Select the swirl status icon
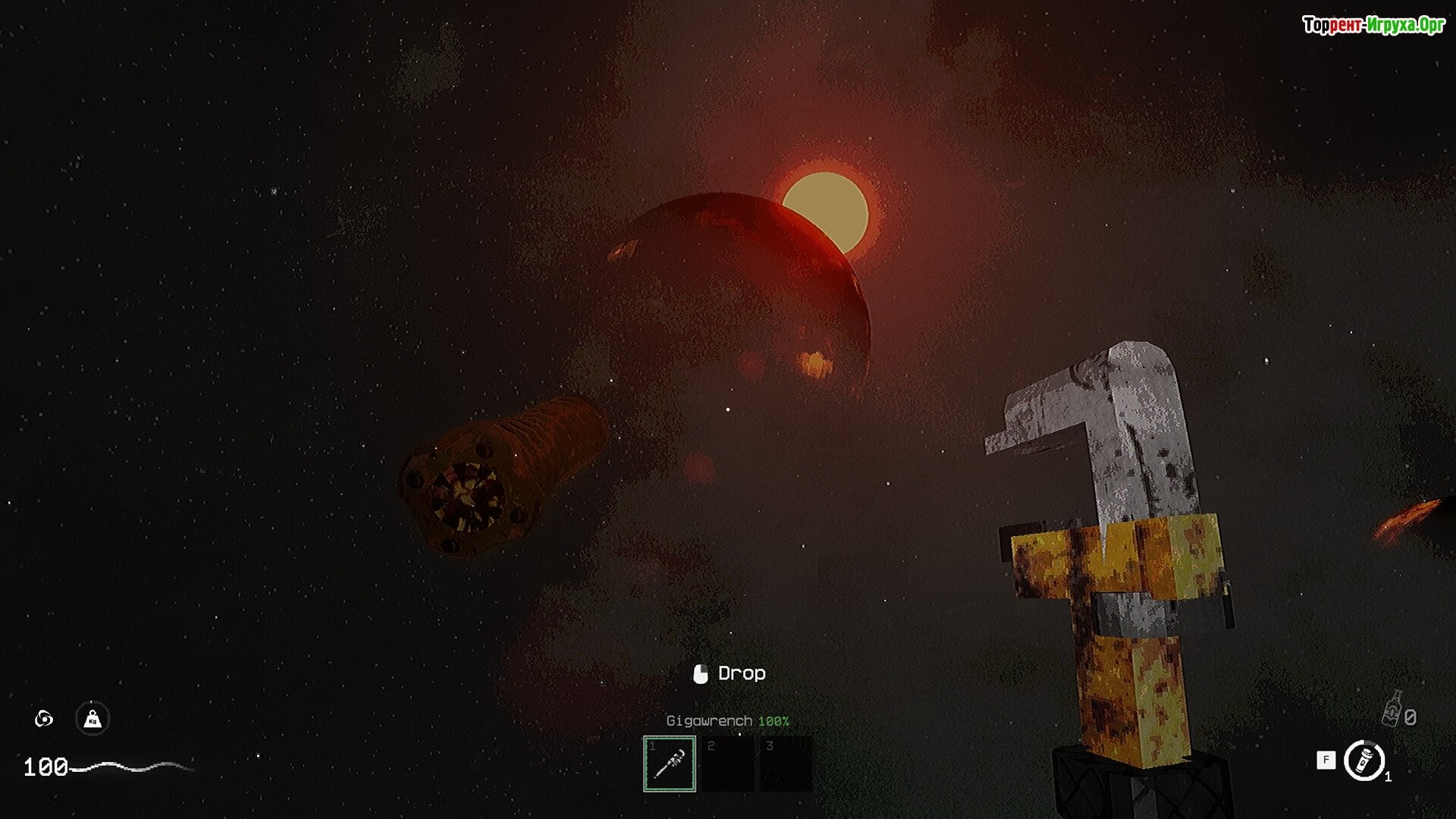The height and width of the screenshot is (819, 1456). click(44, 718)
